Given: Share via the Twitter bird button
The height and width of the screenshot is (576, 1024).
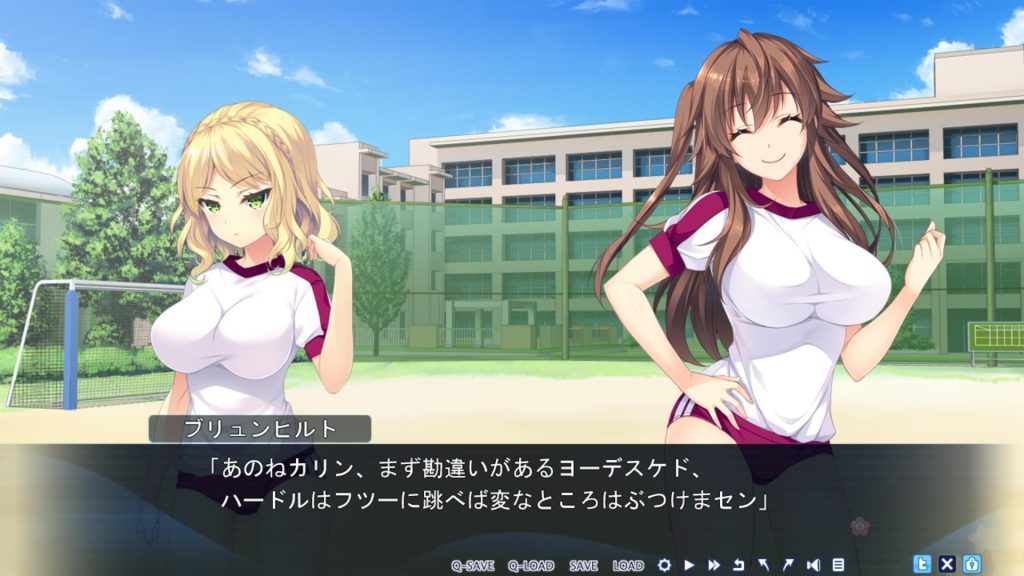Looking at the screenshot, I should [923, 563].
